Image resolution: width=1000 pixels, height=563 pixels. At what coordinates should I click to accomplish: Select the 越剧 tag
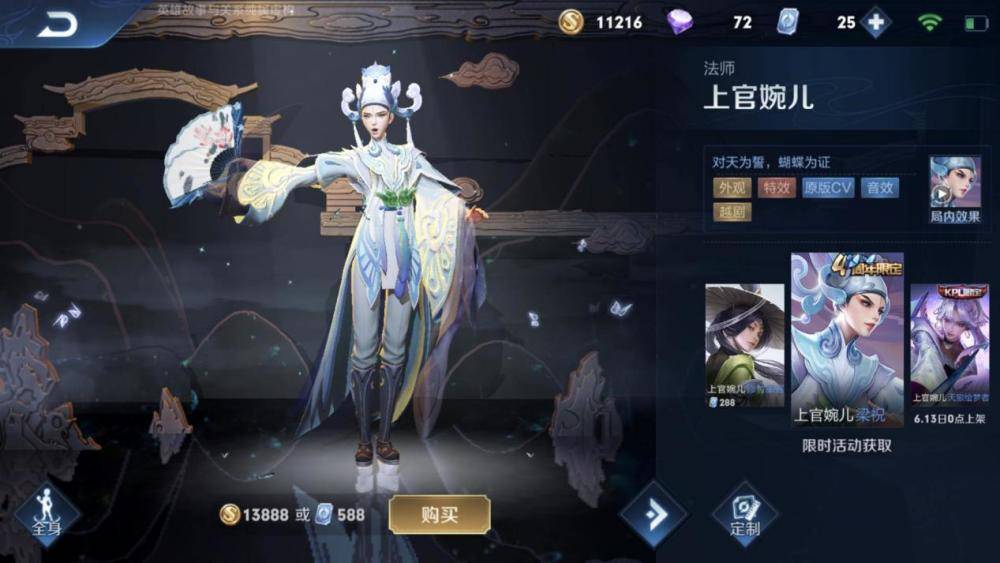pyautogui.click(x=732, y=212)
